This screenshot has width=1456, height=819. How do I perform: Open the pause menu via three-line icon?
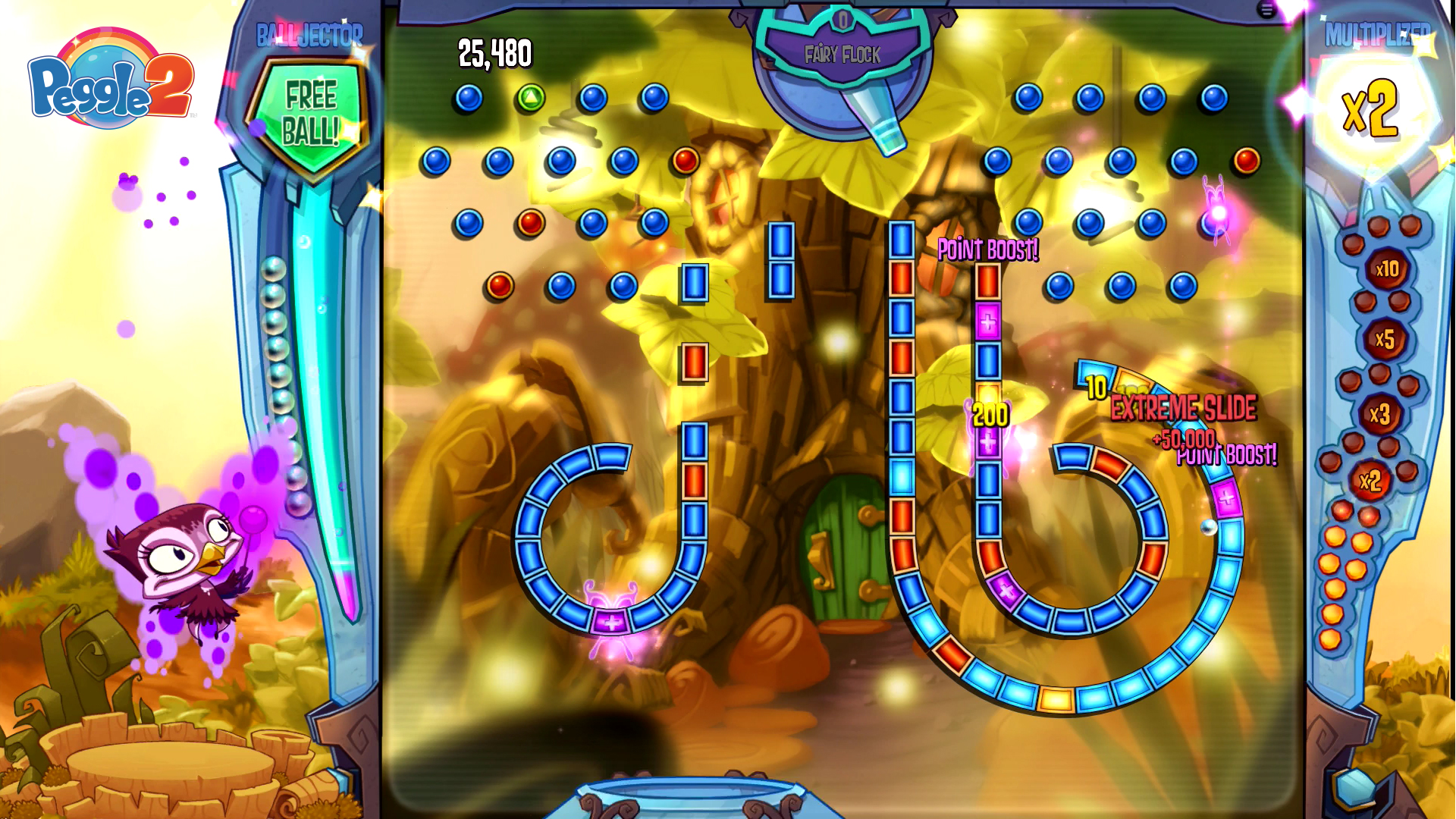[1266, 9]
